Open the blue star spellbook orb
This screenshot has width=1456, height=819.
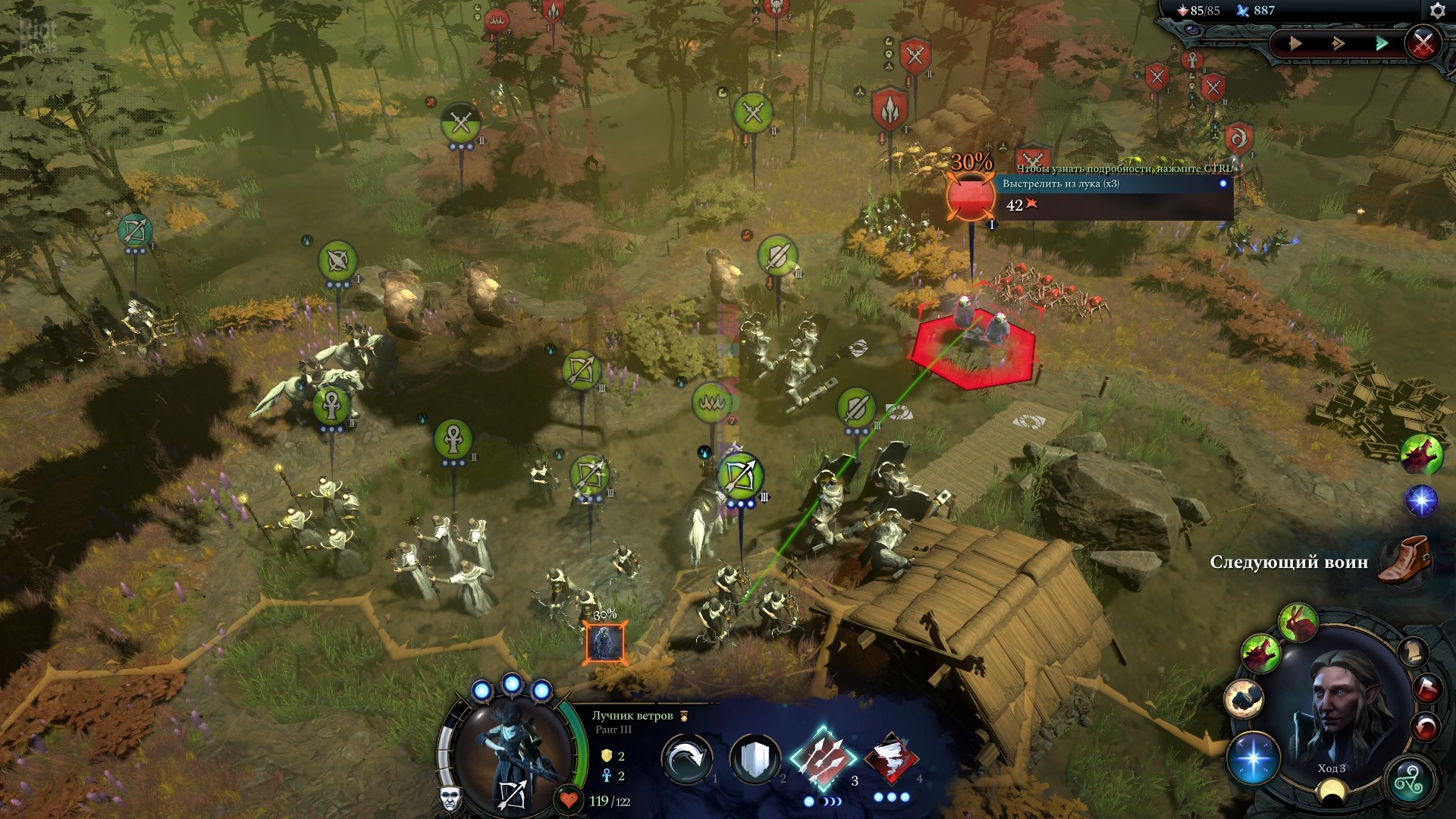(1253, 758)
